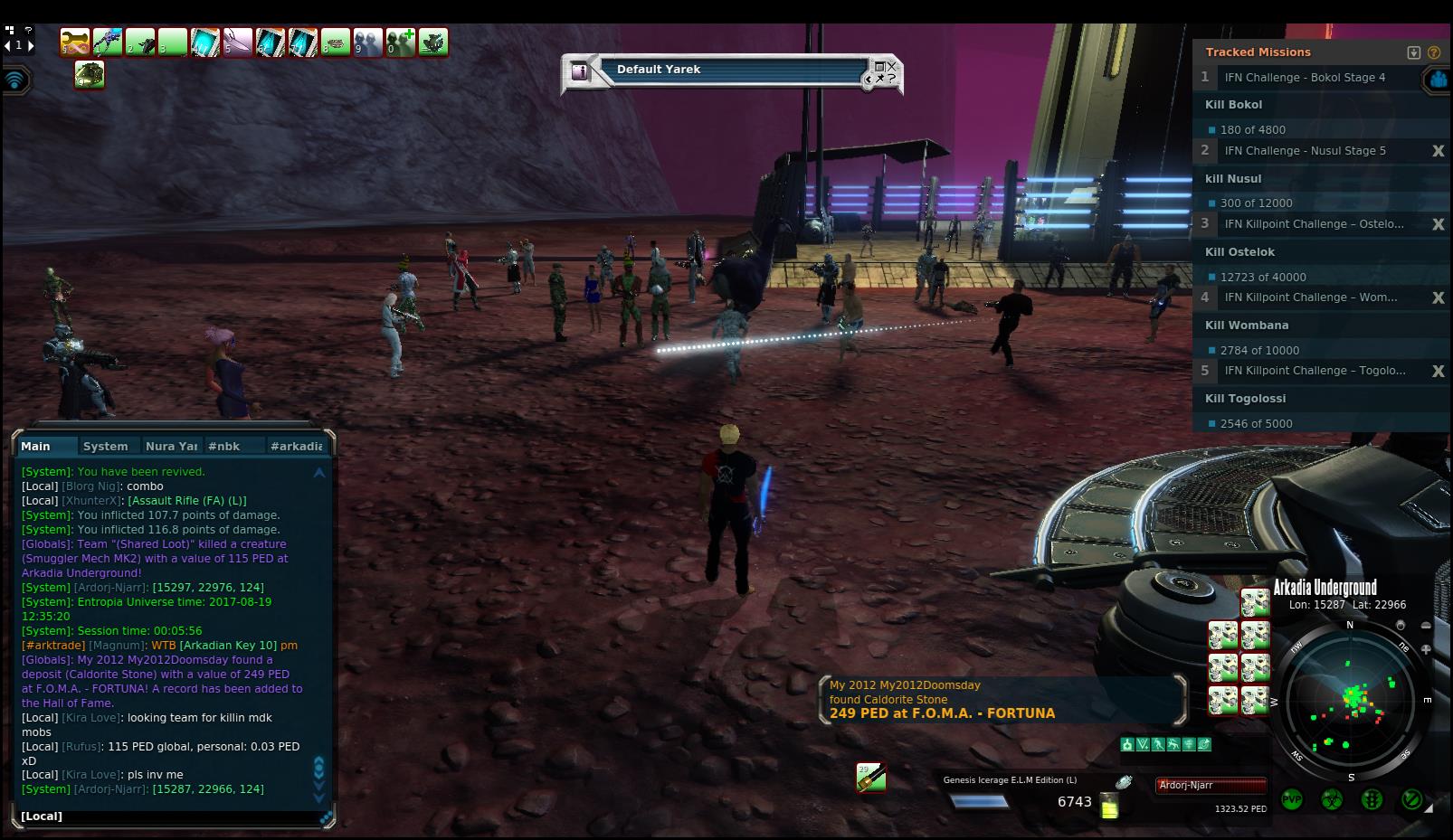Open the blue wireless signal icon
The image size is (1453, 840).
pos(15,80)
